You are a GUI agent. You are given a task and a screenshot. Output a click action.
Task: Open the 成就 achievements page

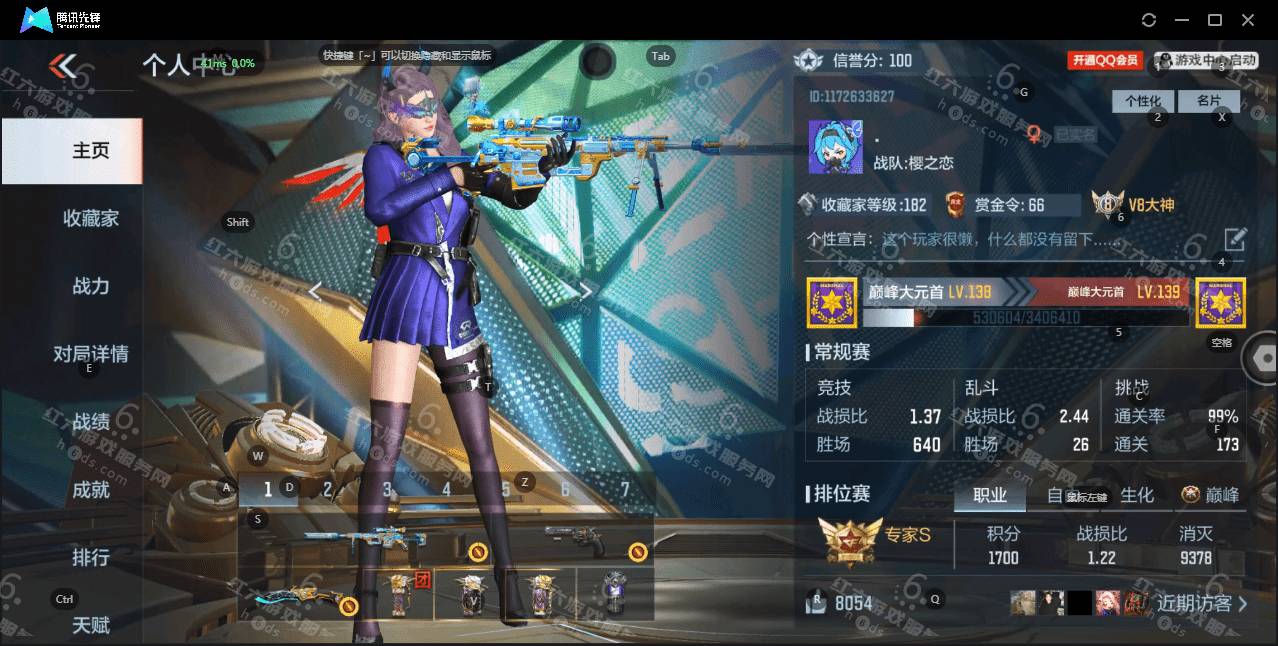point(90,489)
